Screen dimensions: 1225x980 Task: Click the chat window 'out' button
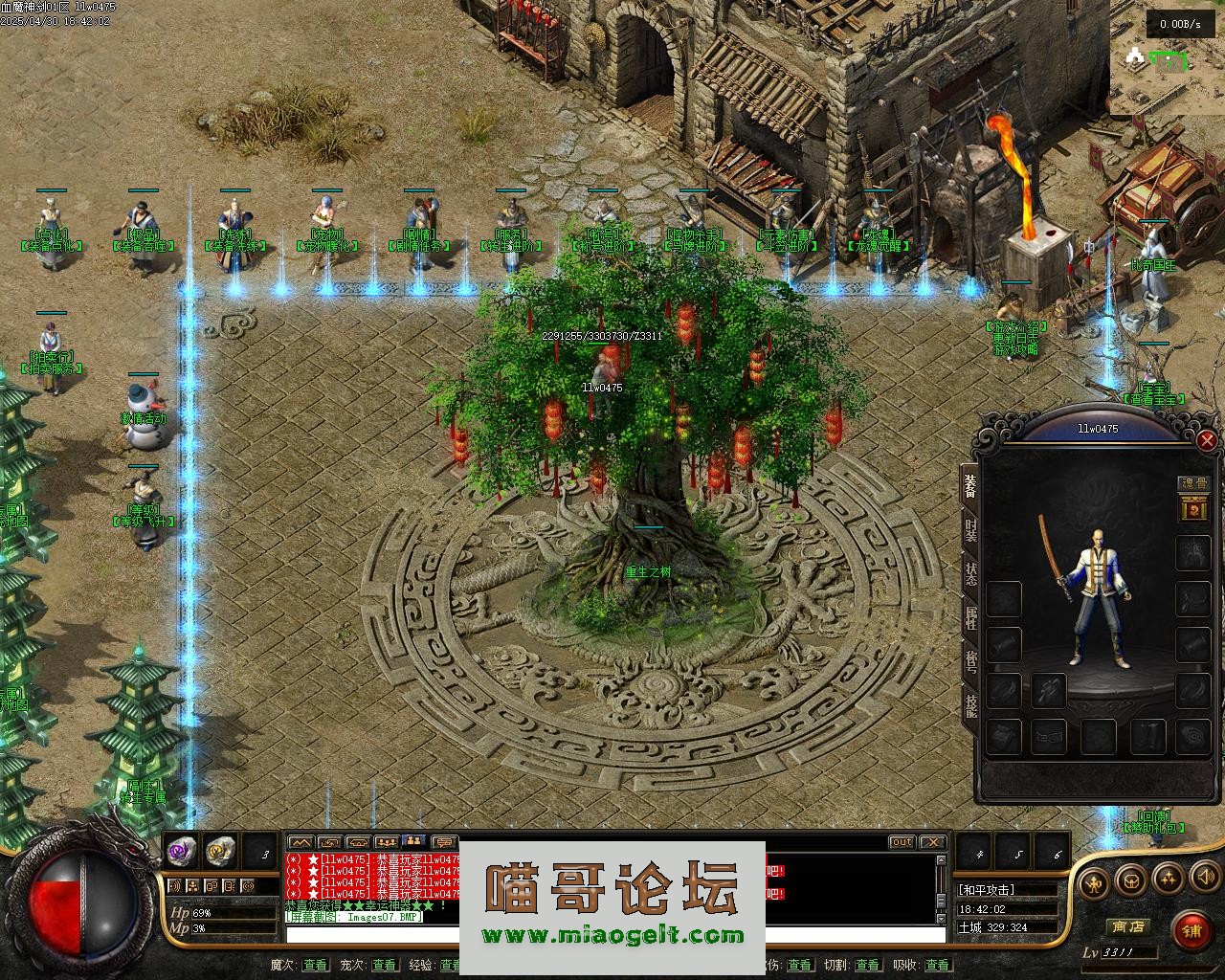click(x=902, y=842)
